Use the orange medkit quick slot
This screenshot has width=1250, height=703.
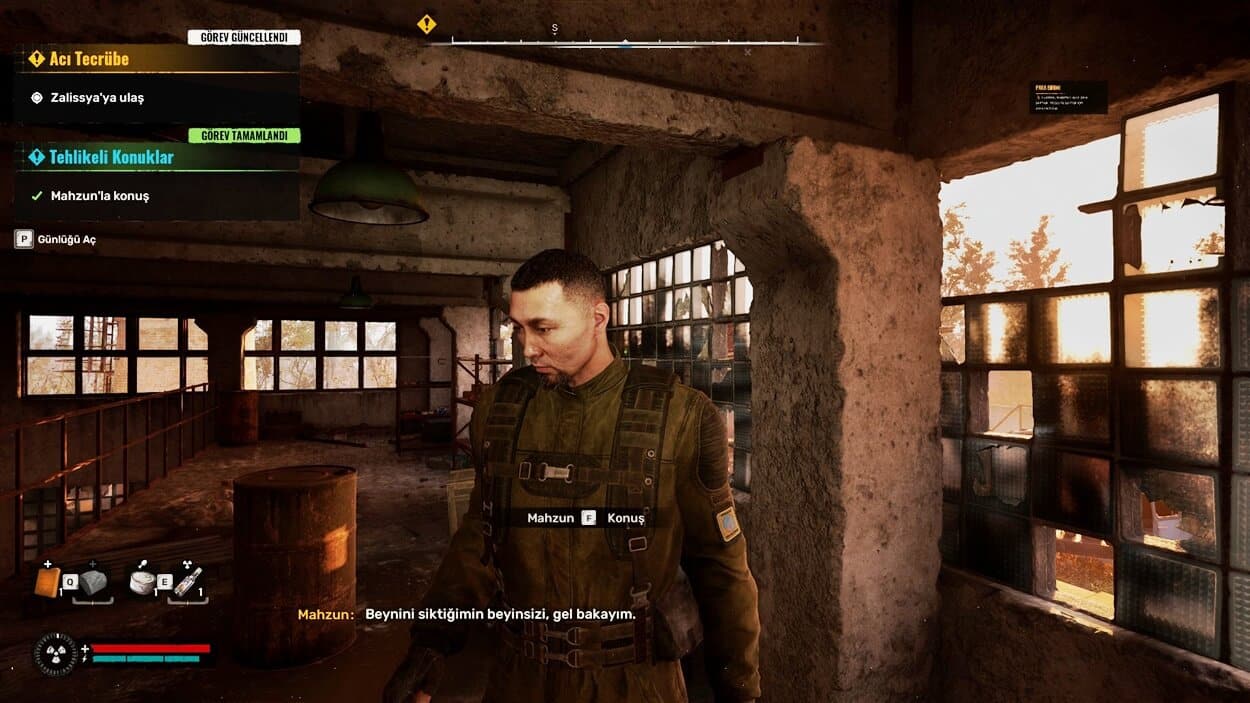coord(47,581)
